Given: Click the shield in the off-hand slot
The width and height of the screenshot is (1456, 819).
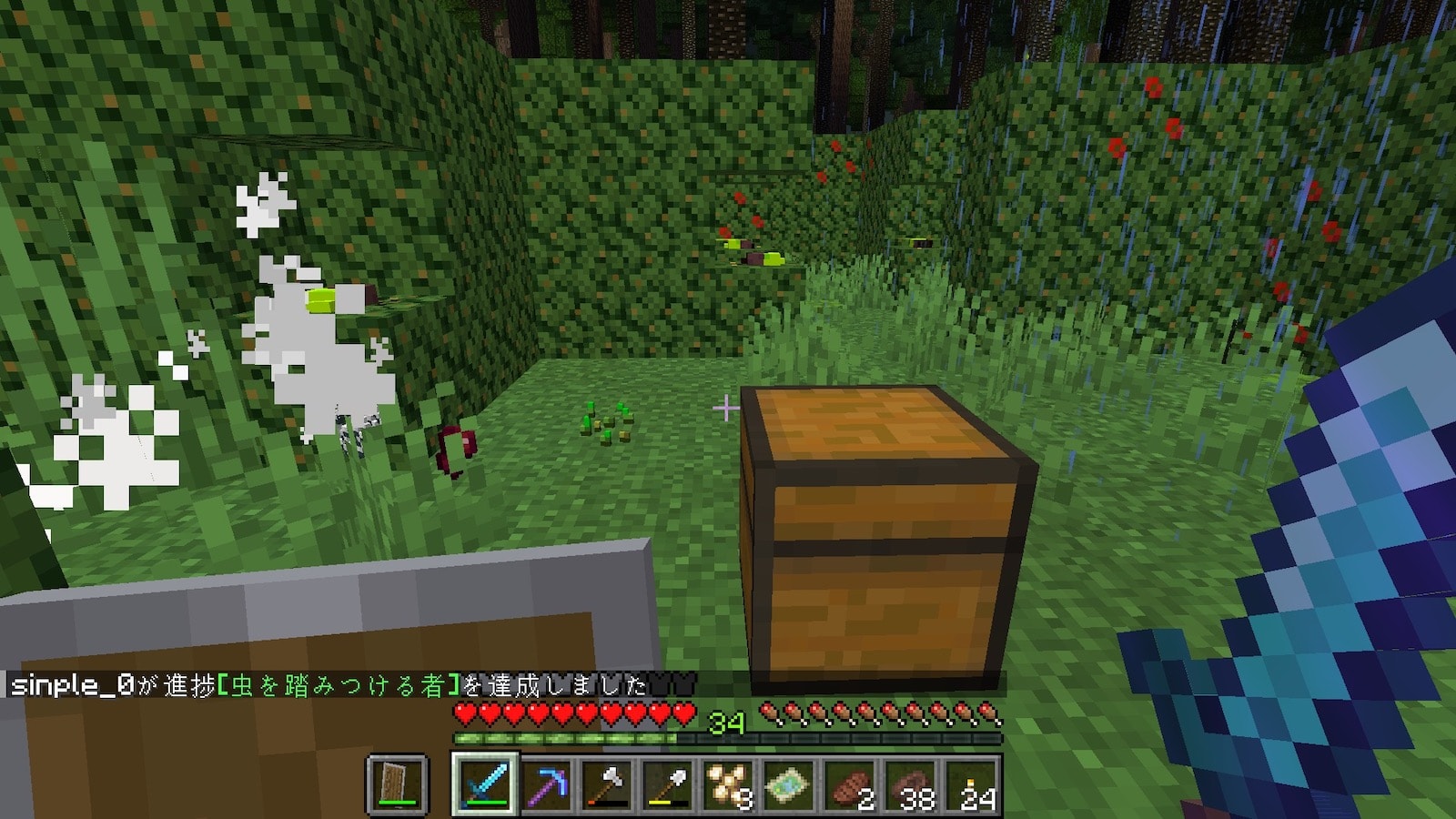Looking at the screenshot, I should [x=397, y=784].
